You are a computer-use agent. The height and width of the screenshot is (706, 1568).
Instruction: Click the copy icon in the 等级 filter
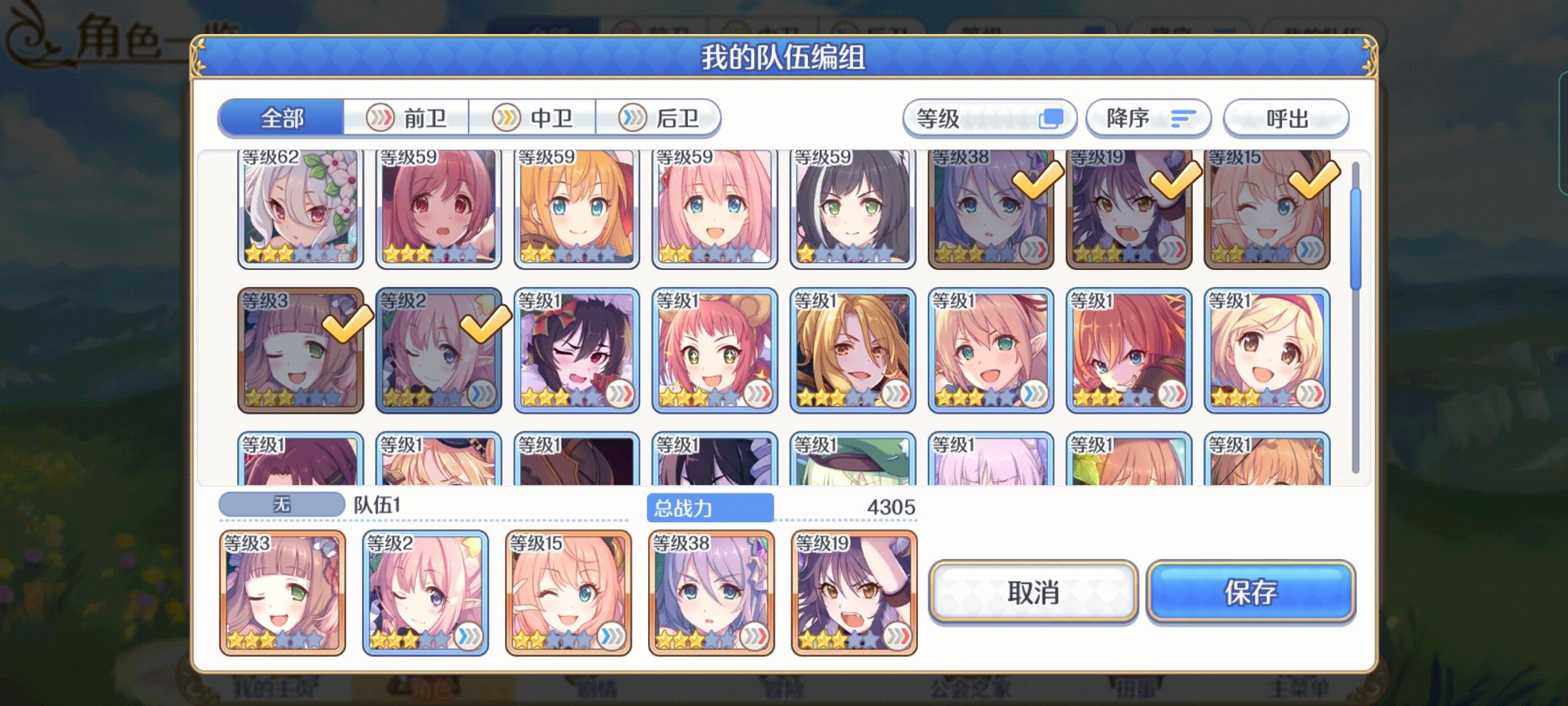(x=1053, y=118)
